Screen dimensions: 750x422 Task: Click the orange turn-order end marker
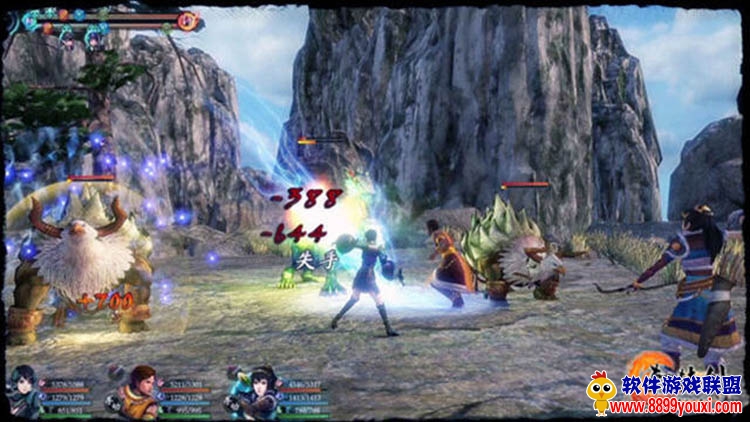pyautogui.click(x=186, y=21)
